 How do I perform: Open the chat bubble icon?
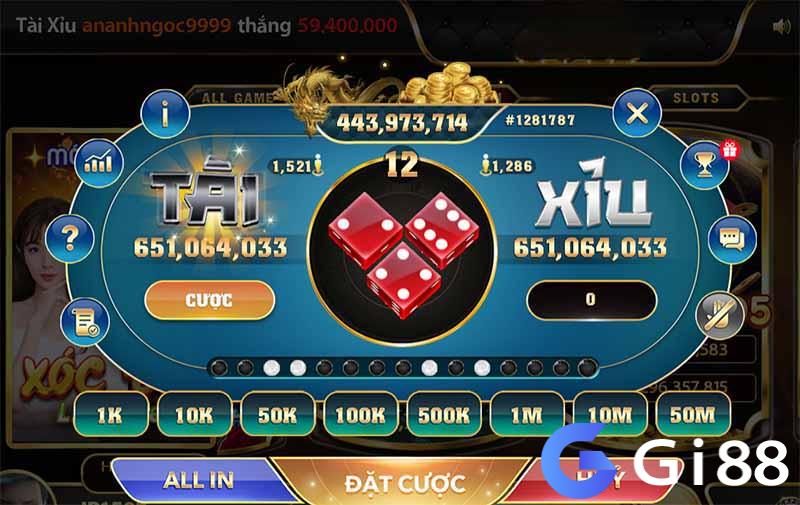coord(729,239)
